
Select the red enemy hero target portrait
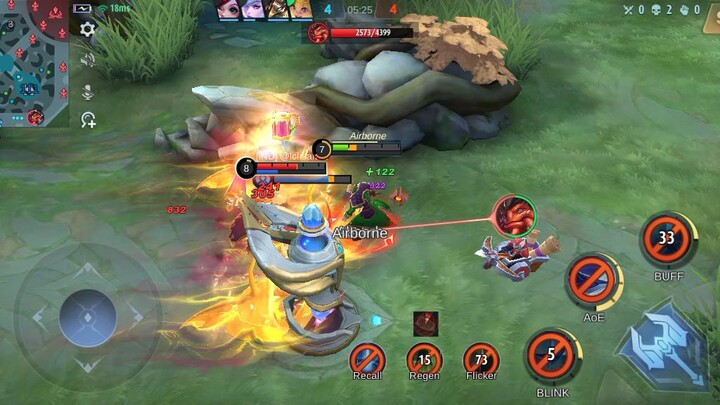(x=514, y=216)
